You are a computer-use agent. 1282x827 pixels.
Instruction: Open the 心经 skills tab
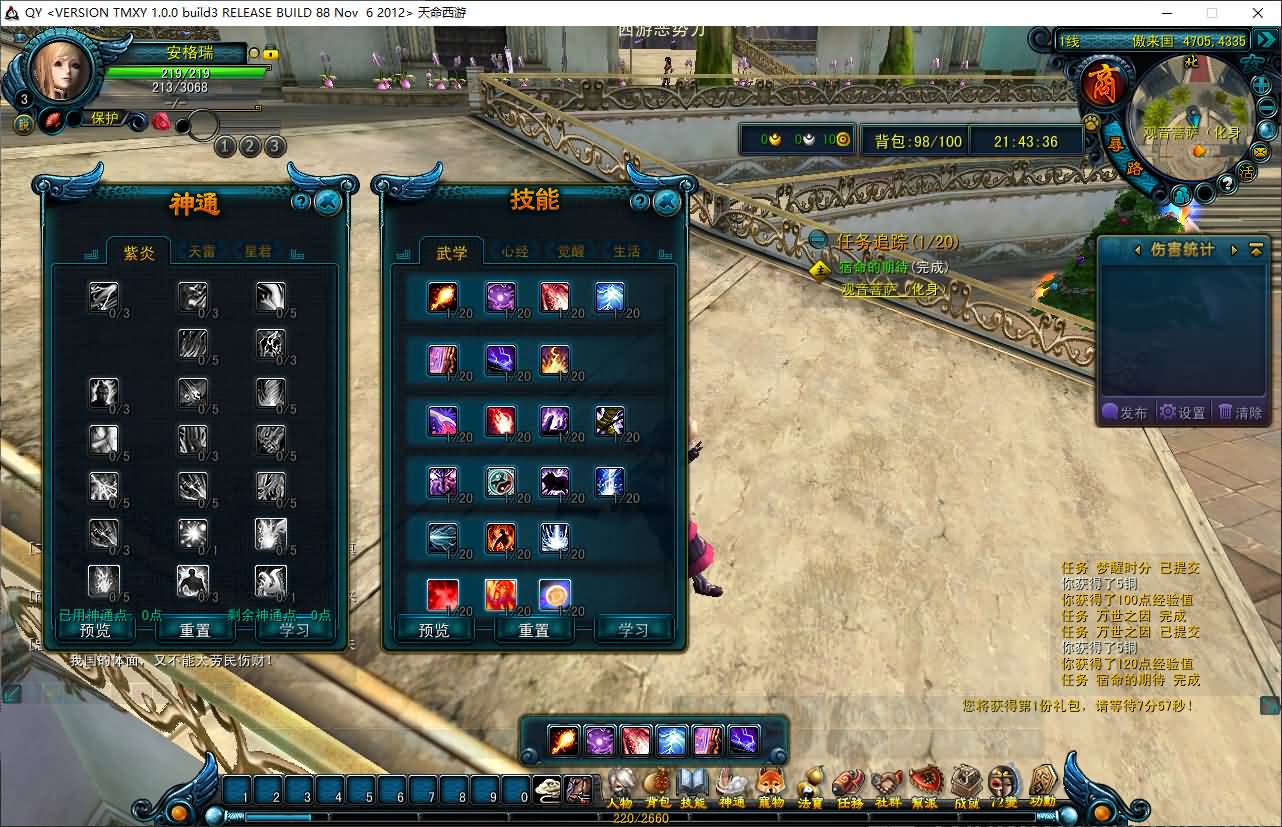[515, 252]
